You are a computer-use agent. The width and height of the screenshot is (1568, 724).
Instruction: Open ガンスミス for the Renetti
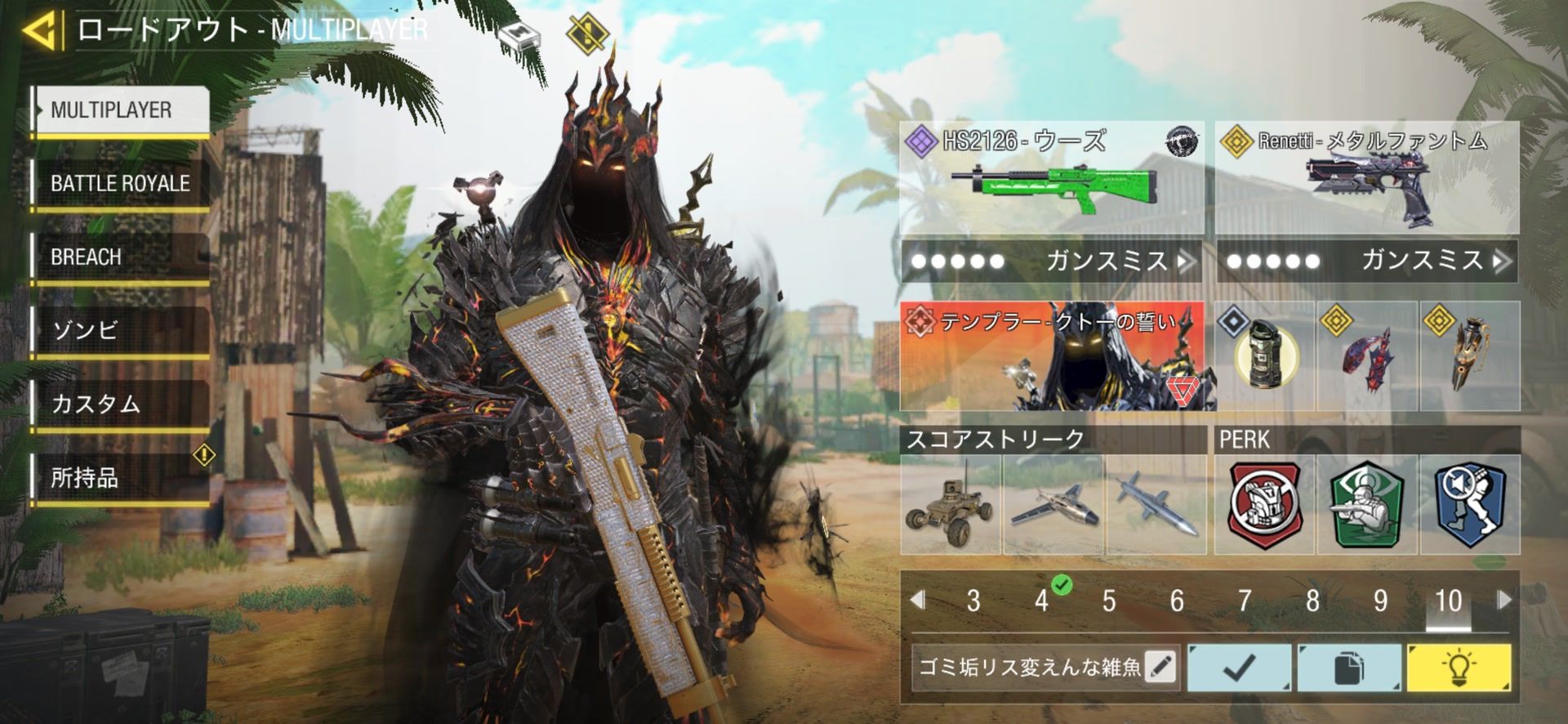tap(1367, 261)
